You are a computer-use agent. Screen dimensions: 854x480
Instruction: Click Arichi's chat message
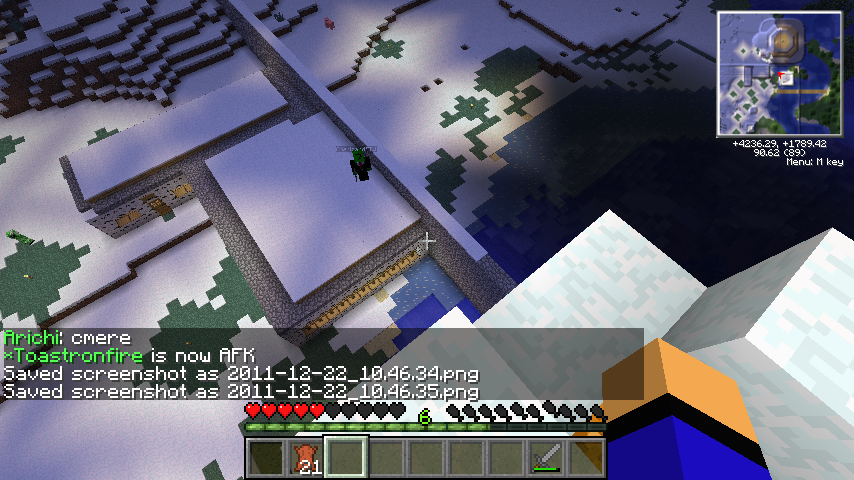coord(65,338)
